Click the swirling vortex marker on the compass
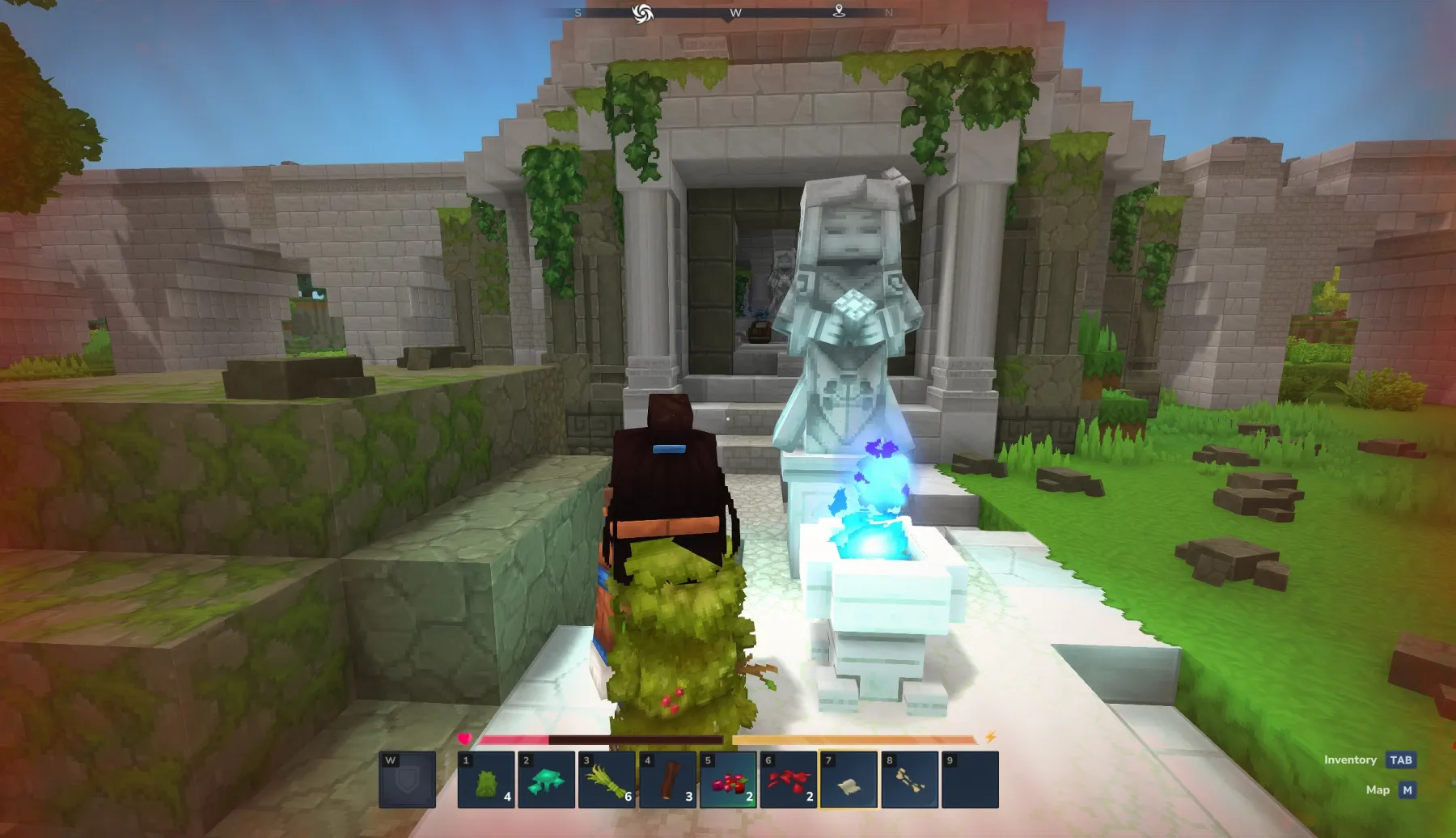The height and width of the screenshot is (838, 1456). point(643,13)
